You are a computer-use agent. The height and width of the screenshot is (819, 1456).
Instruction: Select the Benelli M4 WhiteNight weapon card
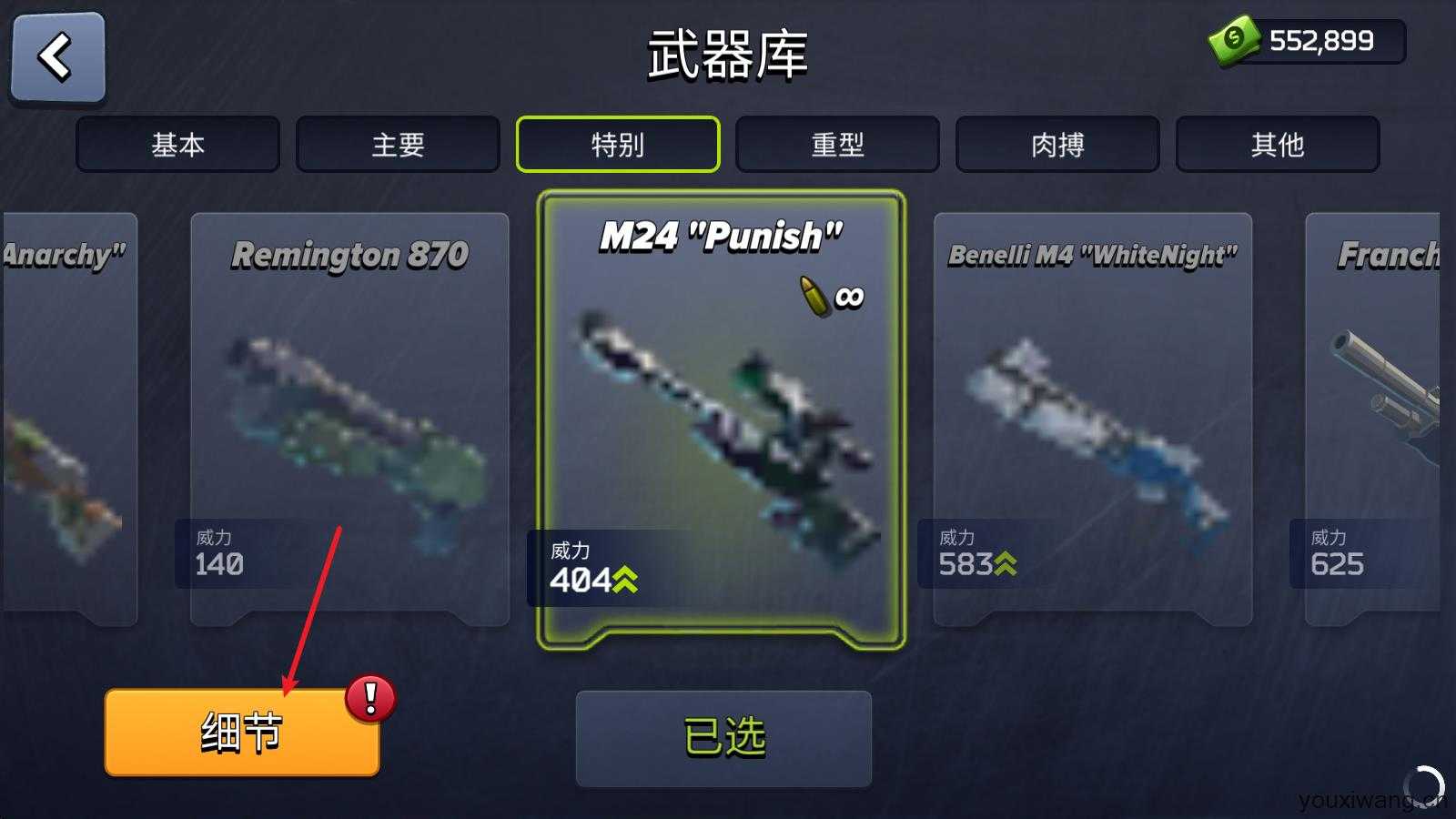point(1092,419)
